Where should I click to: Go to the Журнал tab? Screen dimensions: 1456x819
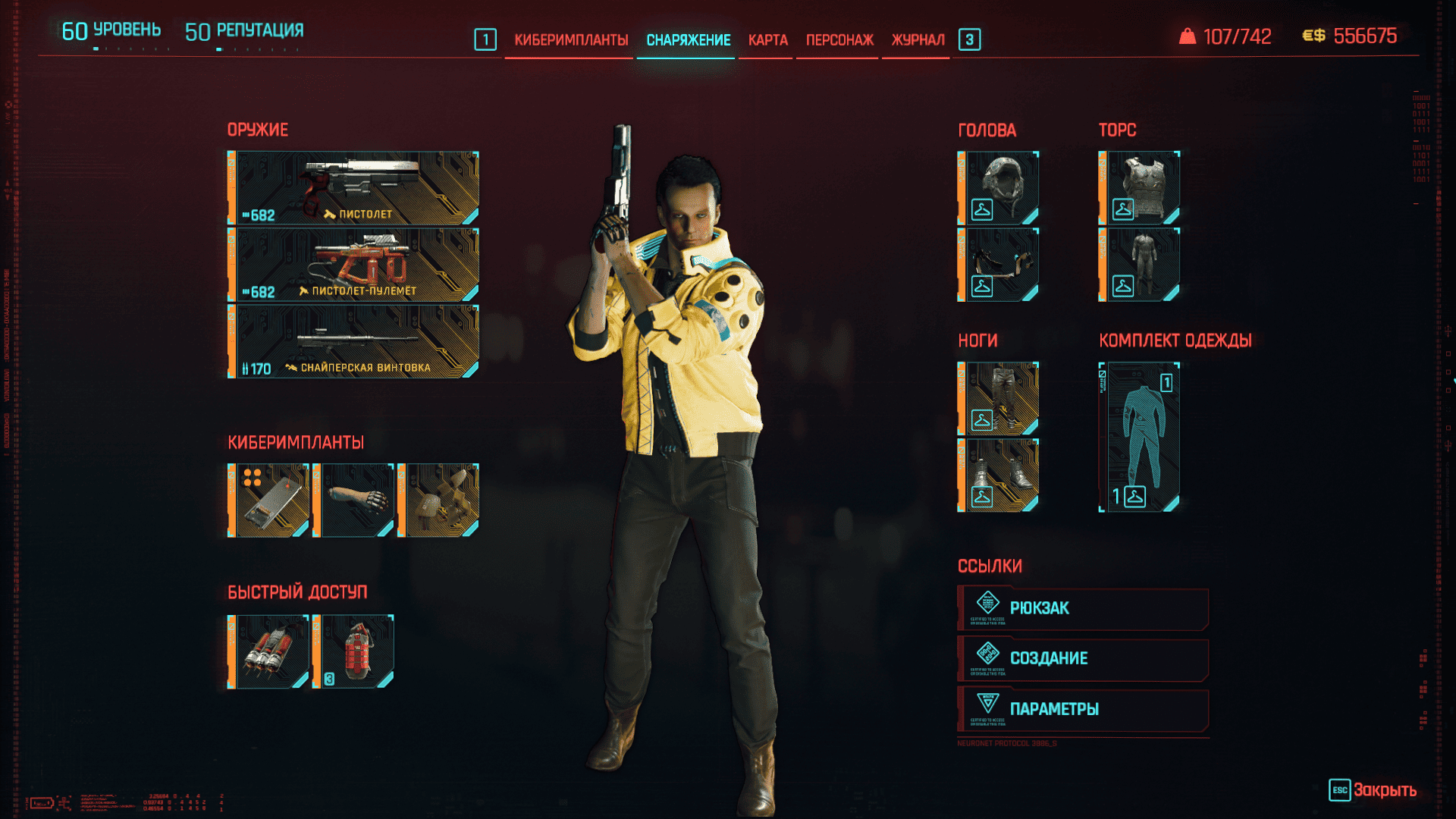[x=918, y=40]
